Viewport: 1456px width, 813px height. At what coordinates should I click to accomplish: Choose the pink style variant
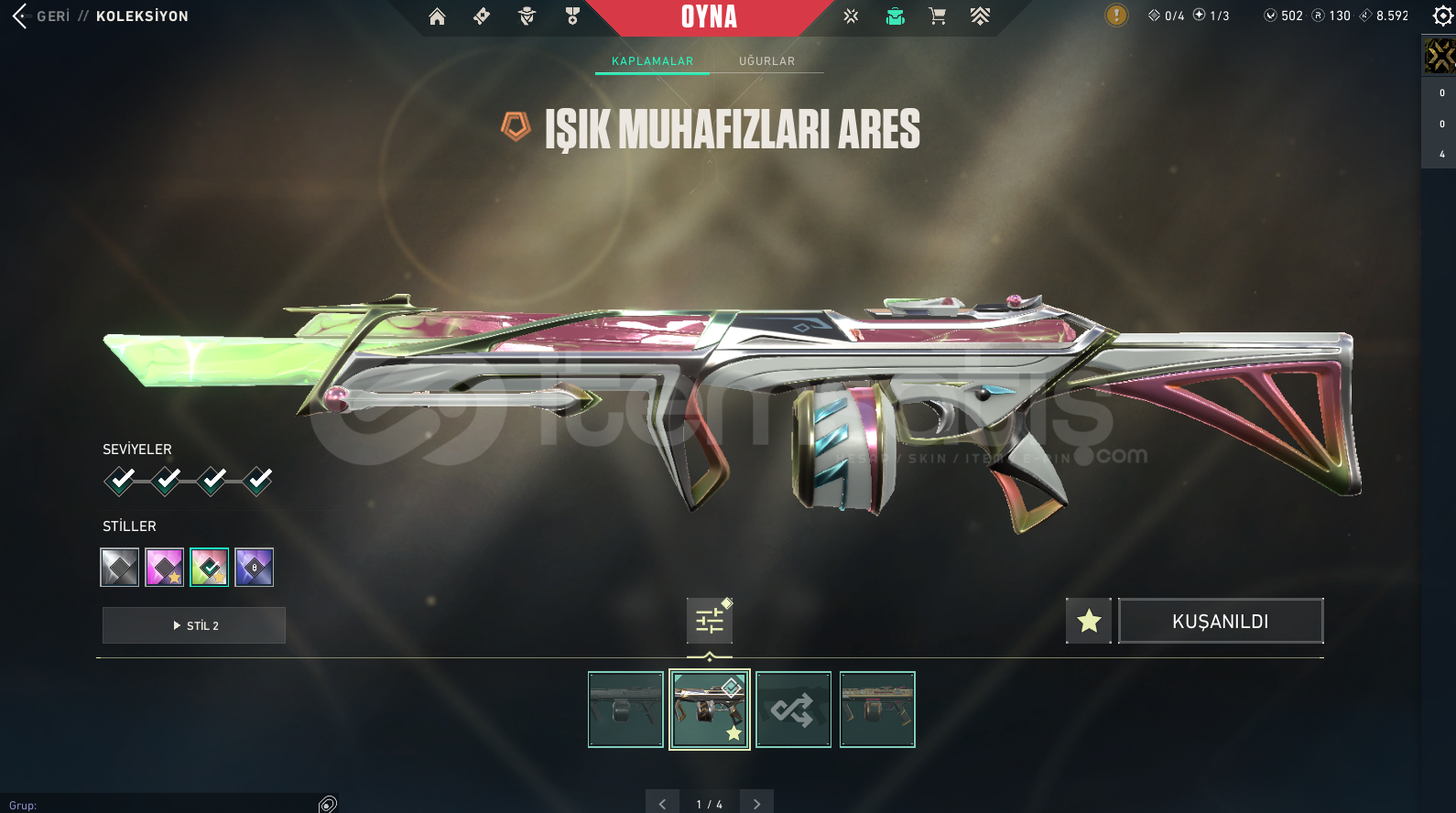(x=165, y=568)
